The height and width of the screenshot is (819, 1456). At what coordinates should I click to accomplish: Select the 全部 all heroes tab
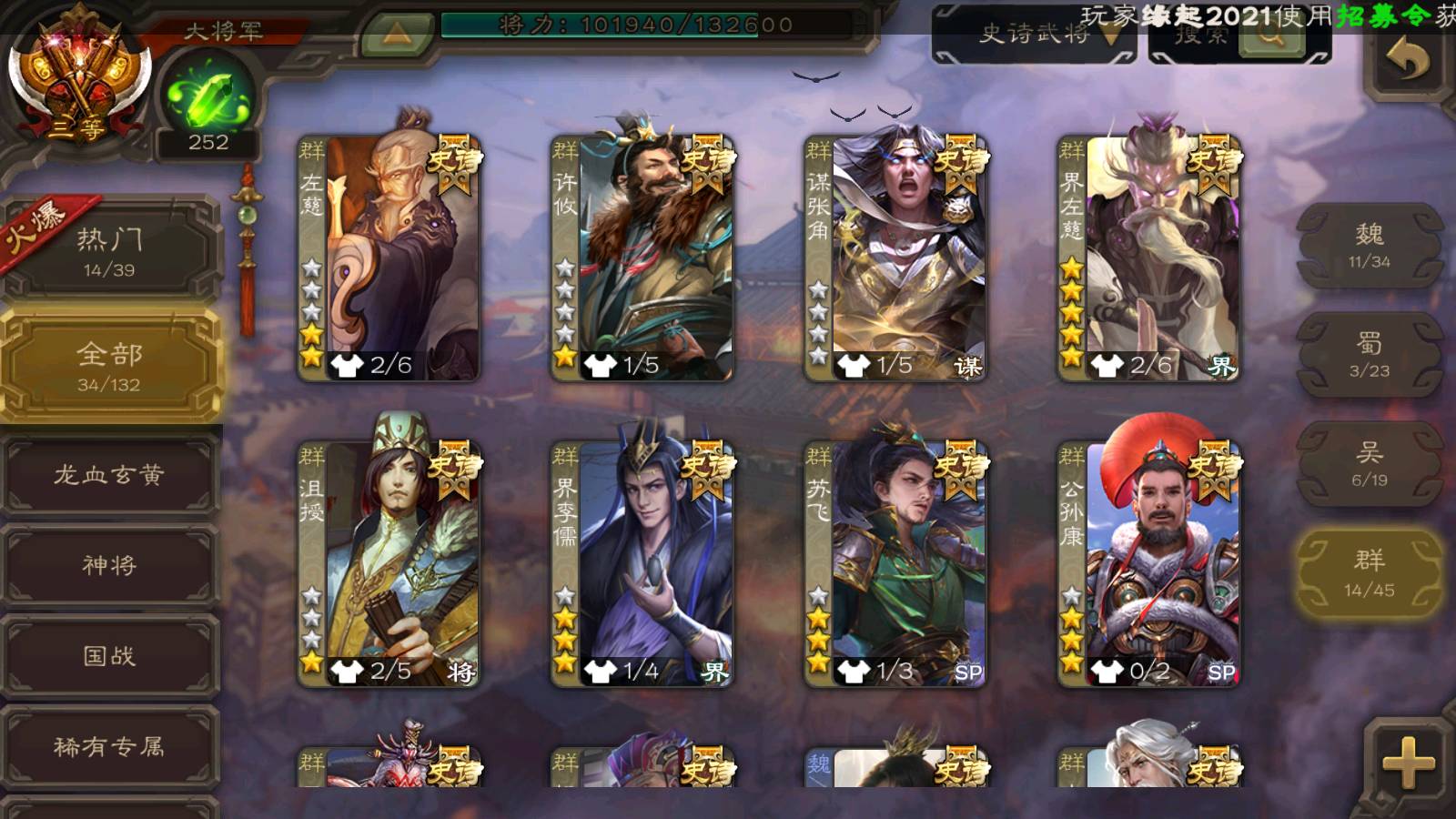(109, 366)
